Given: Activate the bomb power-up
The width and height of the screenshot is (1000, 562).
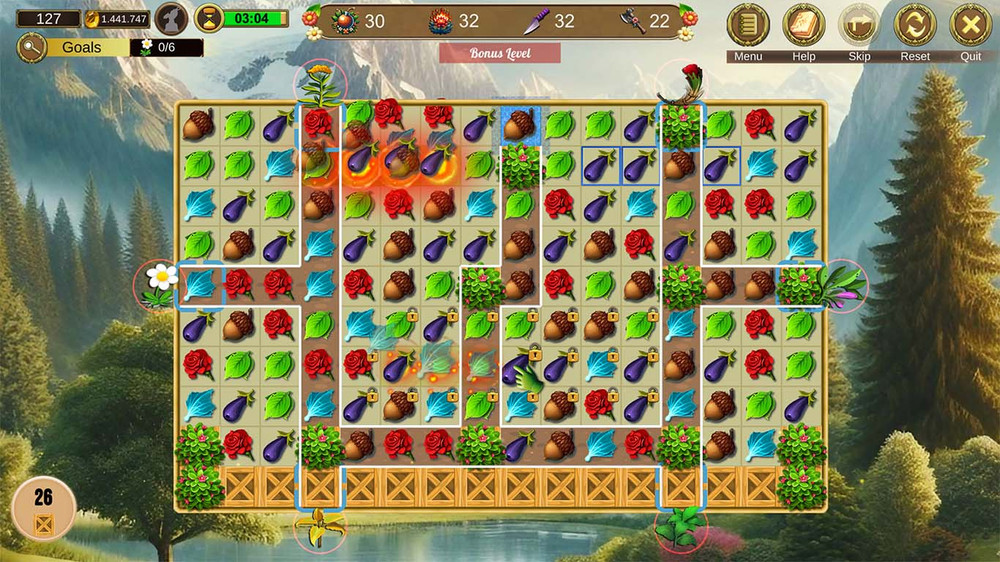Looking at the screenshot, I should pyautogui.click(x=345, y=21).
